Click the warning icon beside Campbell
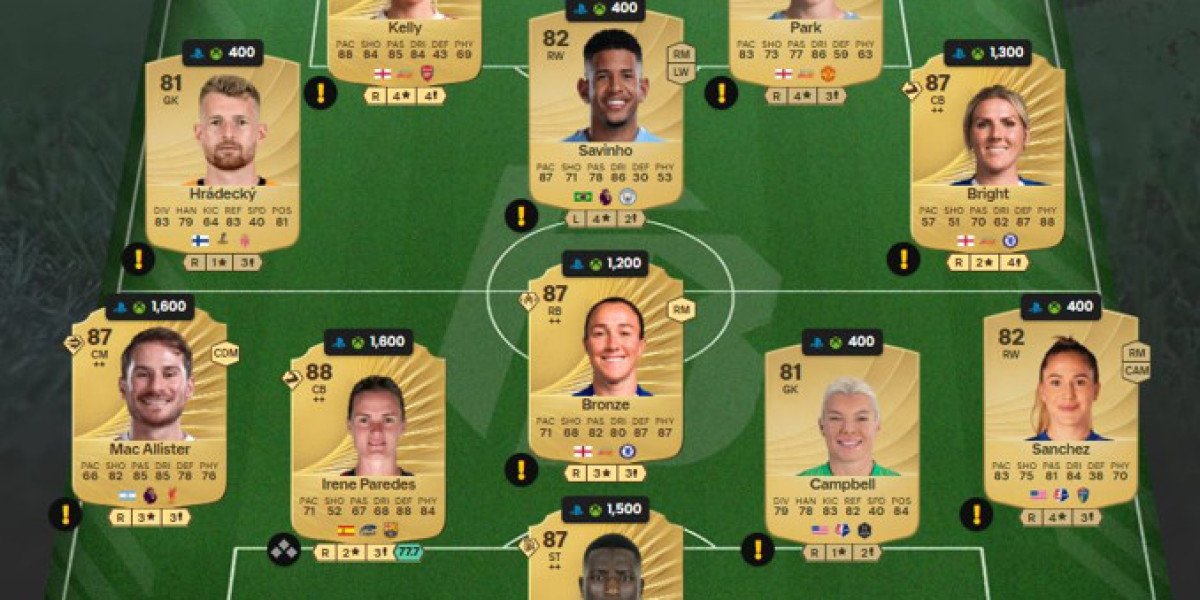Screen dimensions: 1200x600 tap(757, 549)
